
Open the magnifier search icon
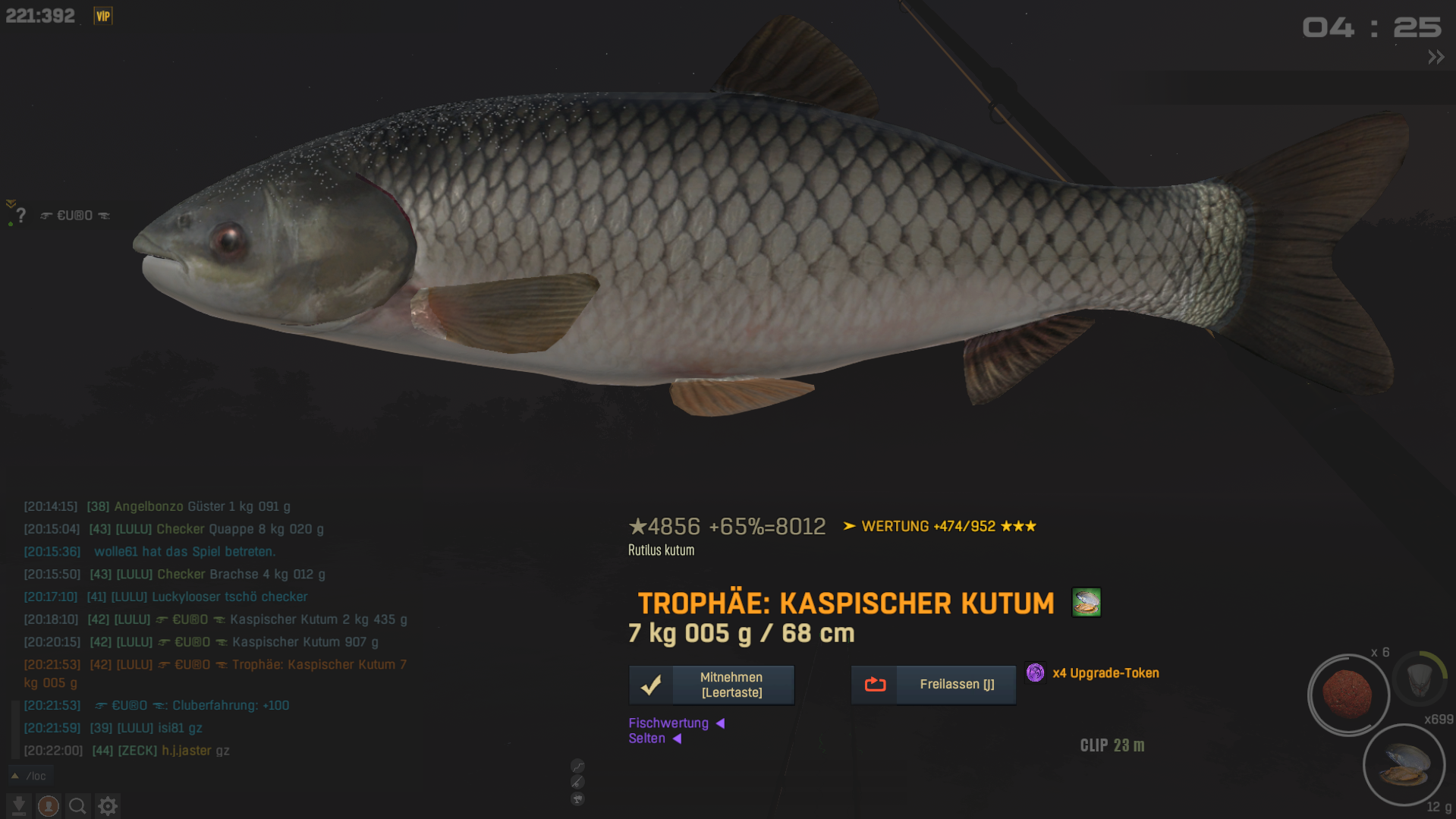tap(77, 806)
